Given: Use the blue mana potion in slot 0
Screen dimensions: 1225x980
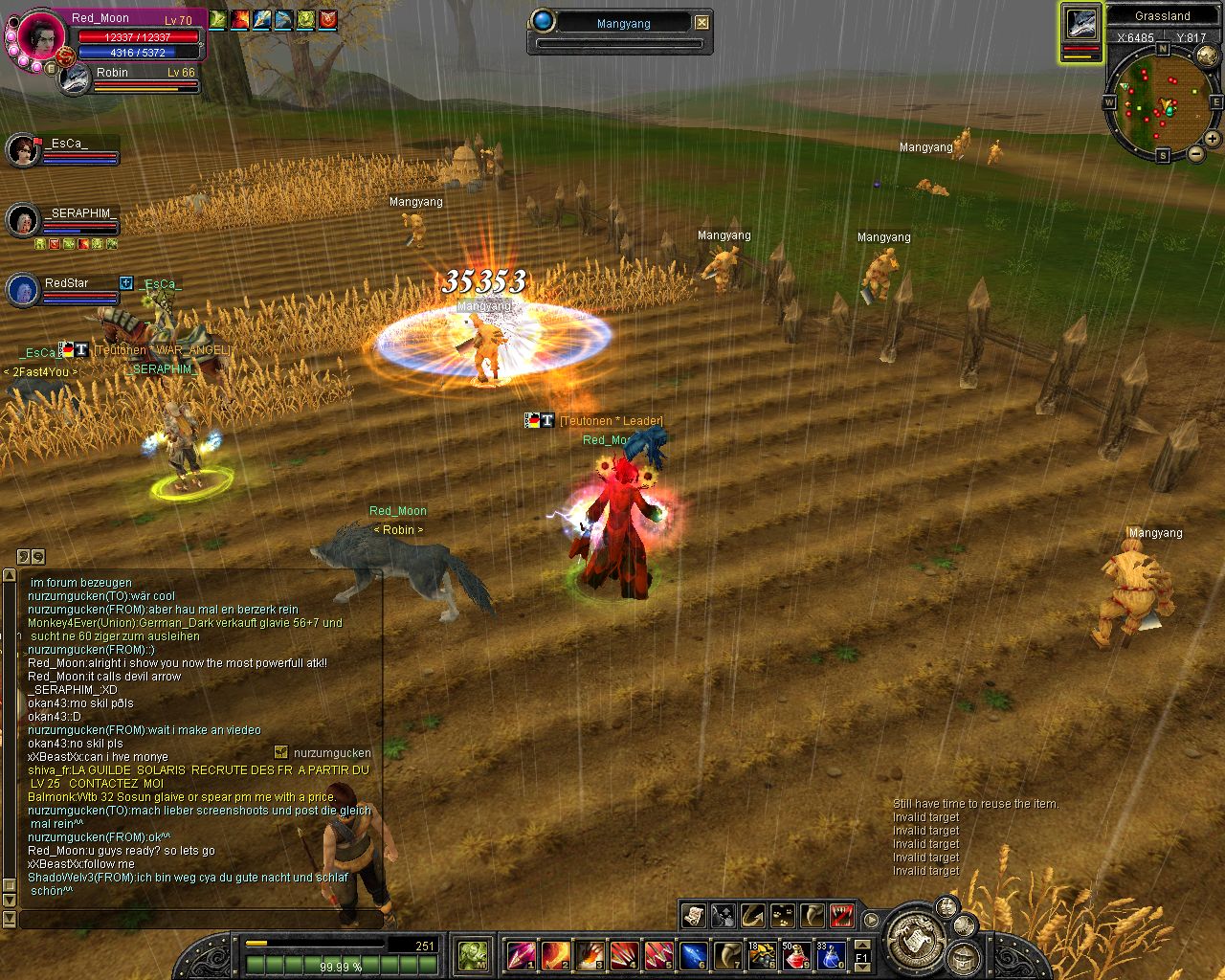Looking at the screenshot, I should tap(830, 955).
